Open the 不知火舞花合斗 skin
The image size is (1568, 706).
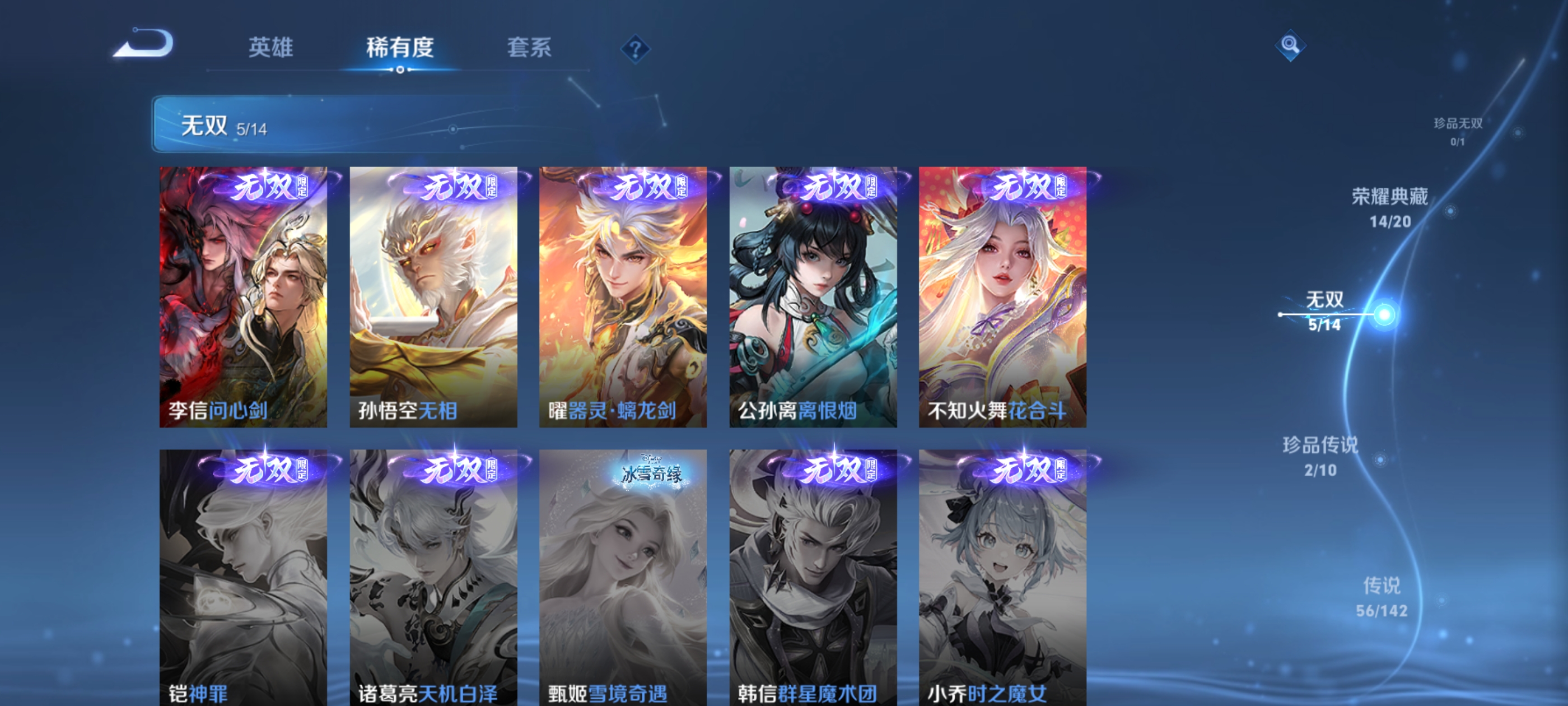(1003, 299)
